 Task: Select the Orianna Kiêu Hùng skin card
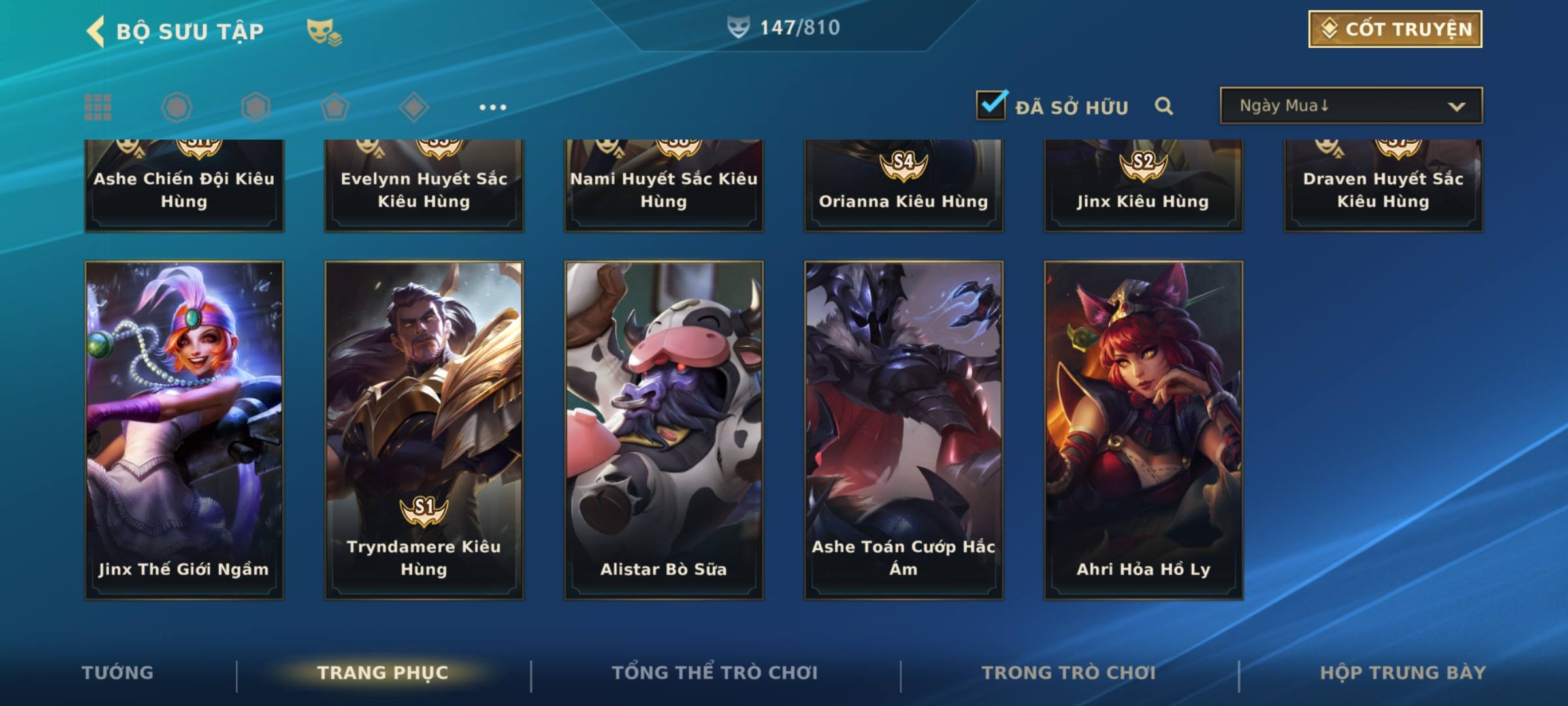(x=904, y=186)
